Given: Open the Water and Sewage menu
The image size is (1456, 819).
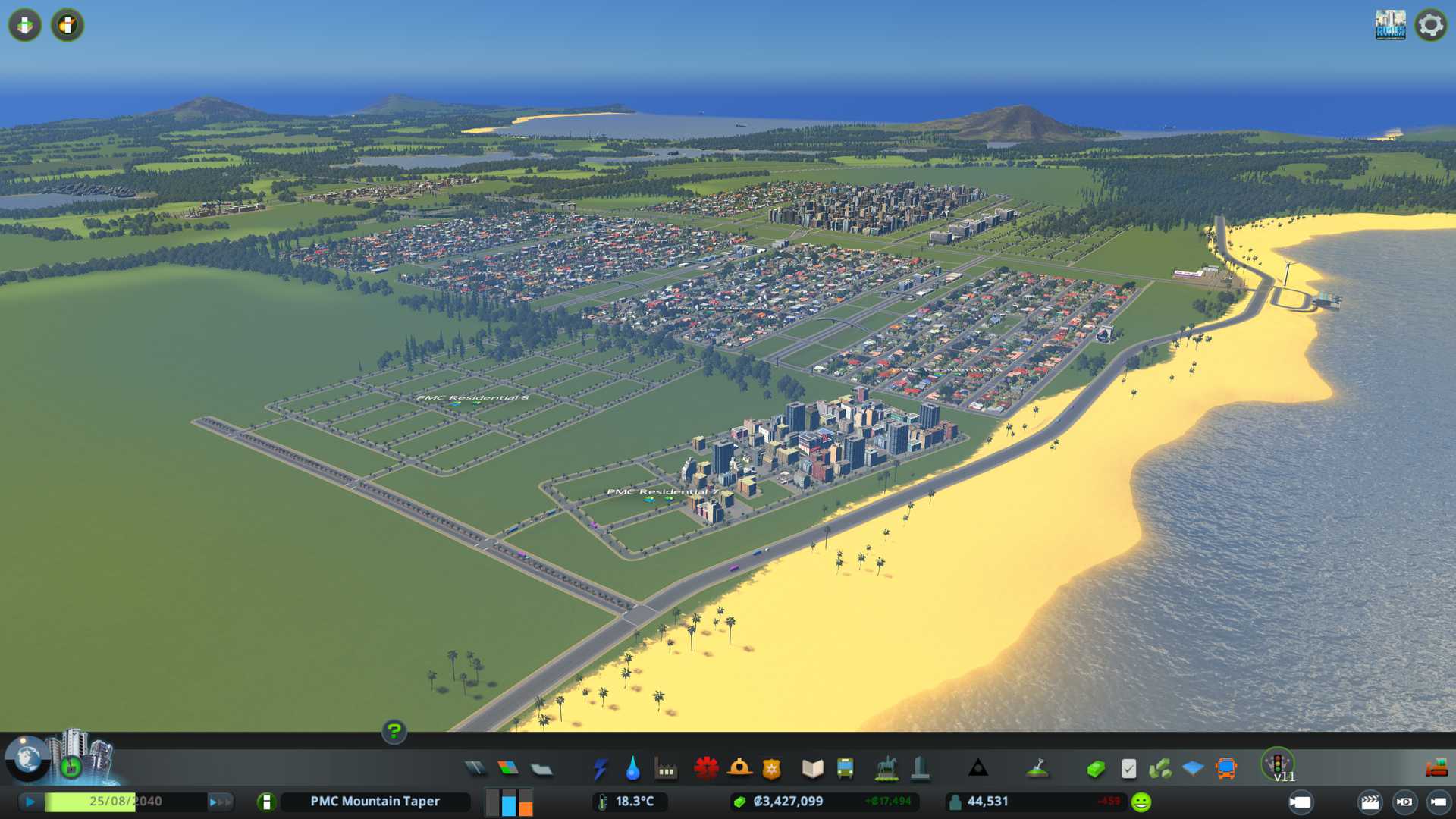Looking at the screenshot, I should point(632,769).
